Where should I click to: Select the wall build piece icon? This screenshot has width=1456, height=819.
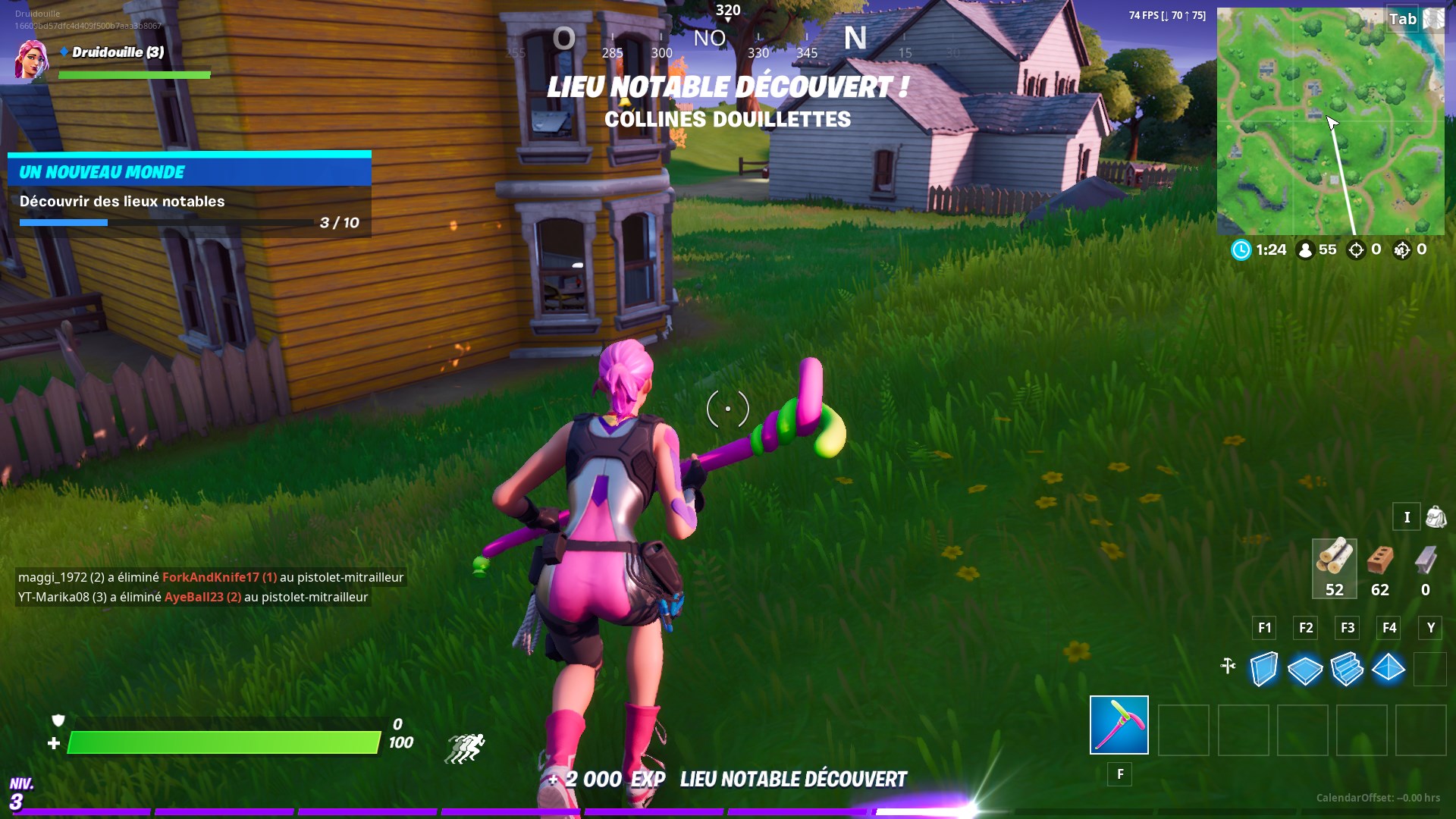click(x=1263, y=667)
